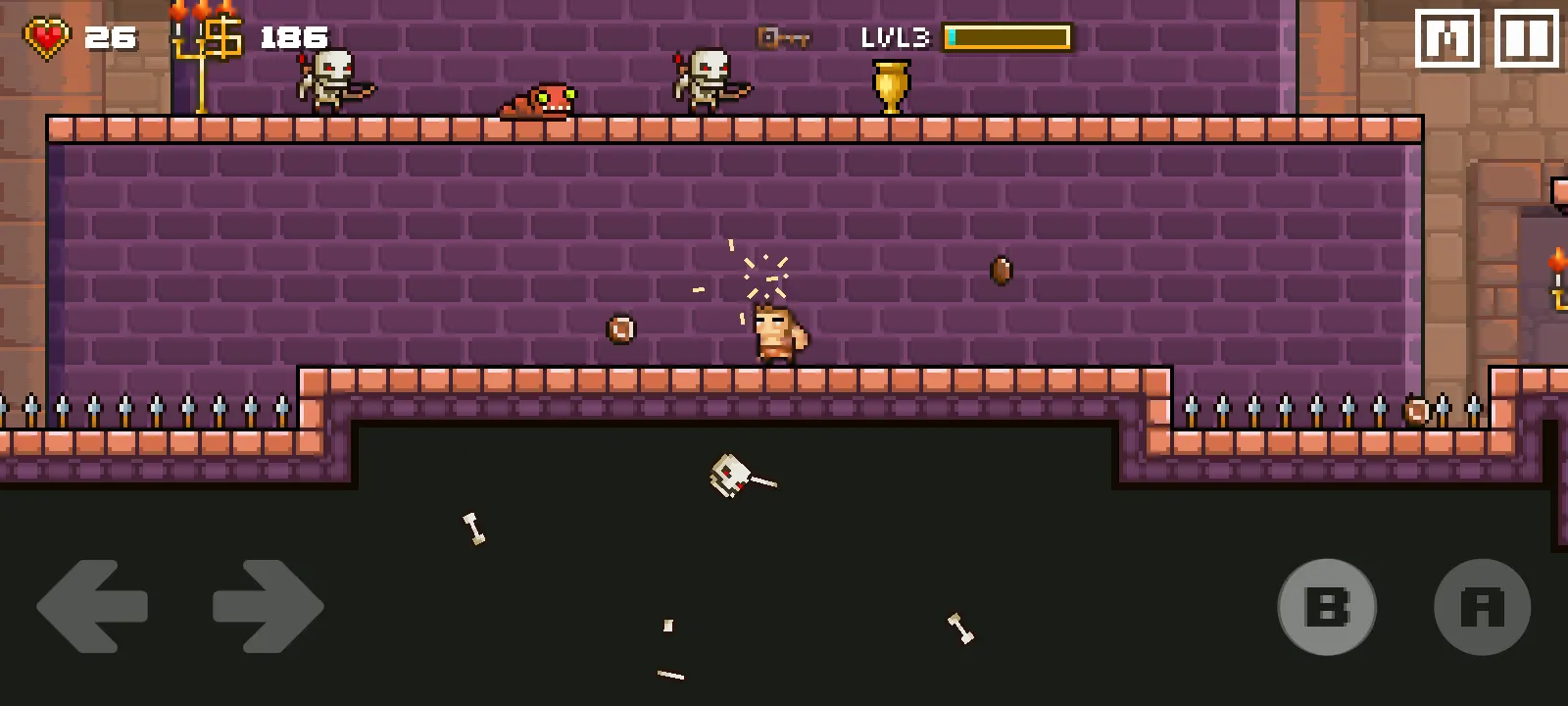This screenshot has height=706, width=1568.
Task: Tap the right arrow move button
Action: pyautogui.click(x=268, y=606)
